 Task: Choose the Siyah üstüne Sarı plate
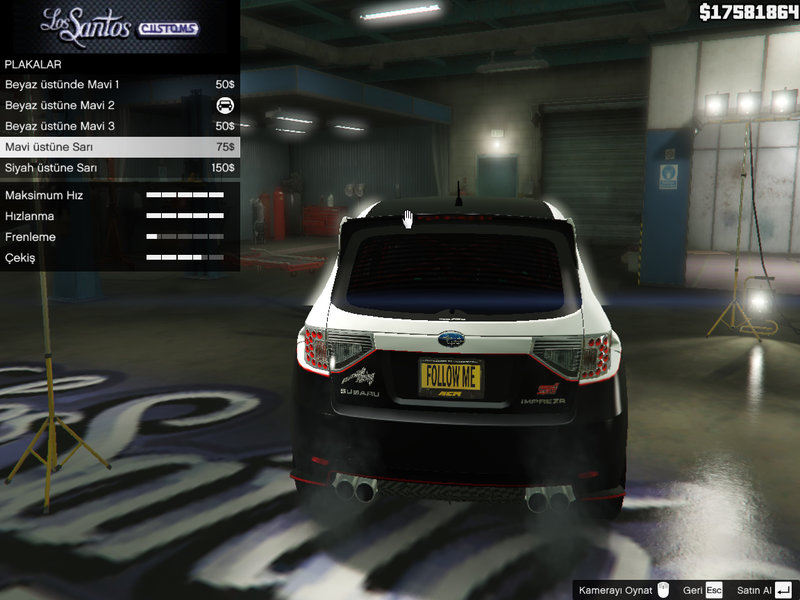[119, 168]
